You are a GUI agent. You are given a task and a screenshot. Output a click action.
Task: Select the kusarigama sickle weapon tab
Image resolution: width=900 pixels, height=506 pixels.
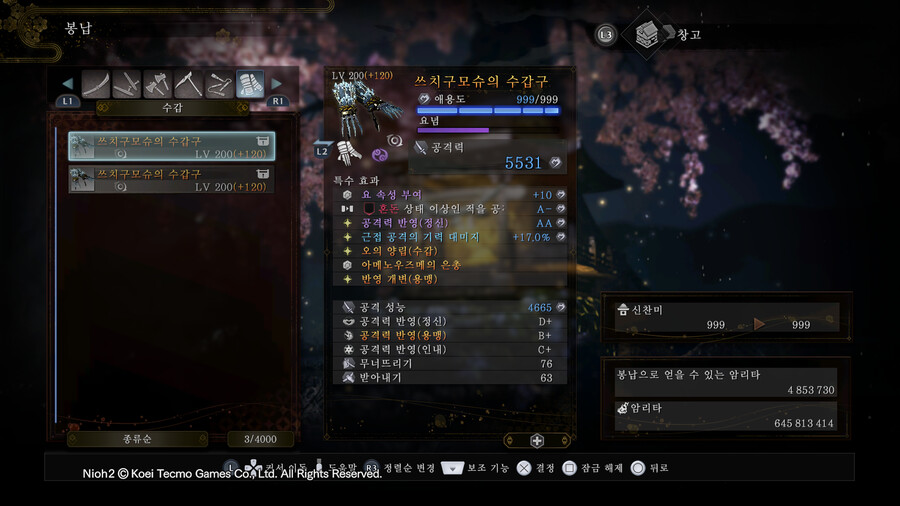tap(189, 84)
